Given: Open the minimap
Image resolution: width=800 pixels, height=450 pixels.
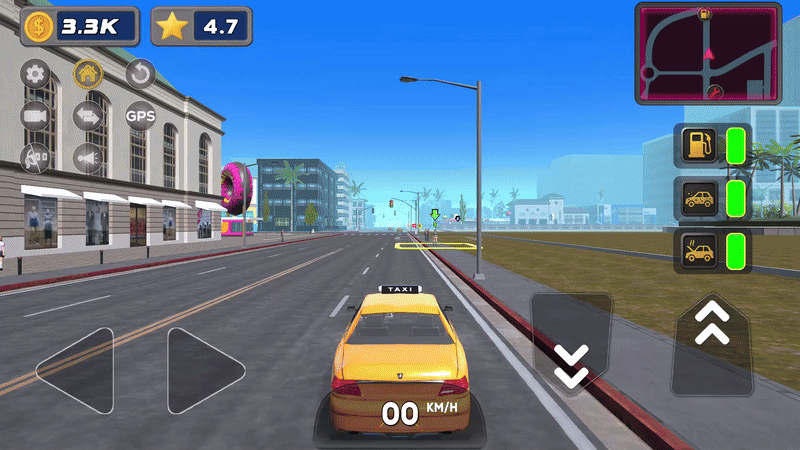Looking at the screenshot, I should tap(708, 54).
